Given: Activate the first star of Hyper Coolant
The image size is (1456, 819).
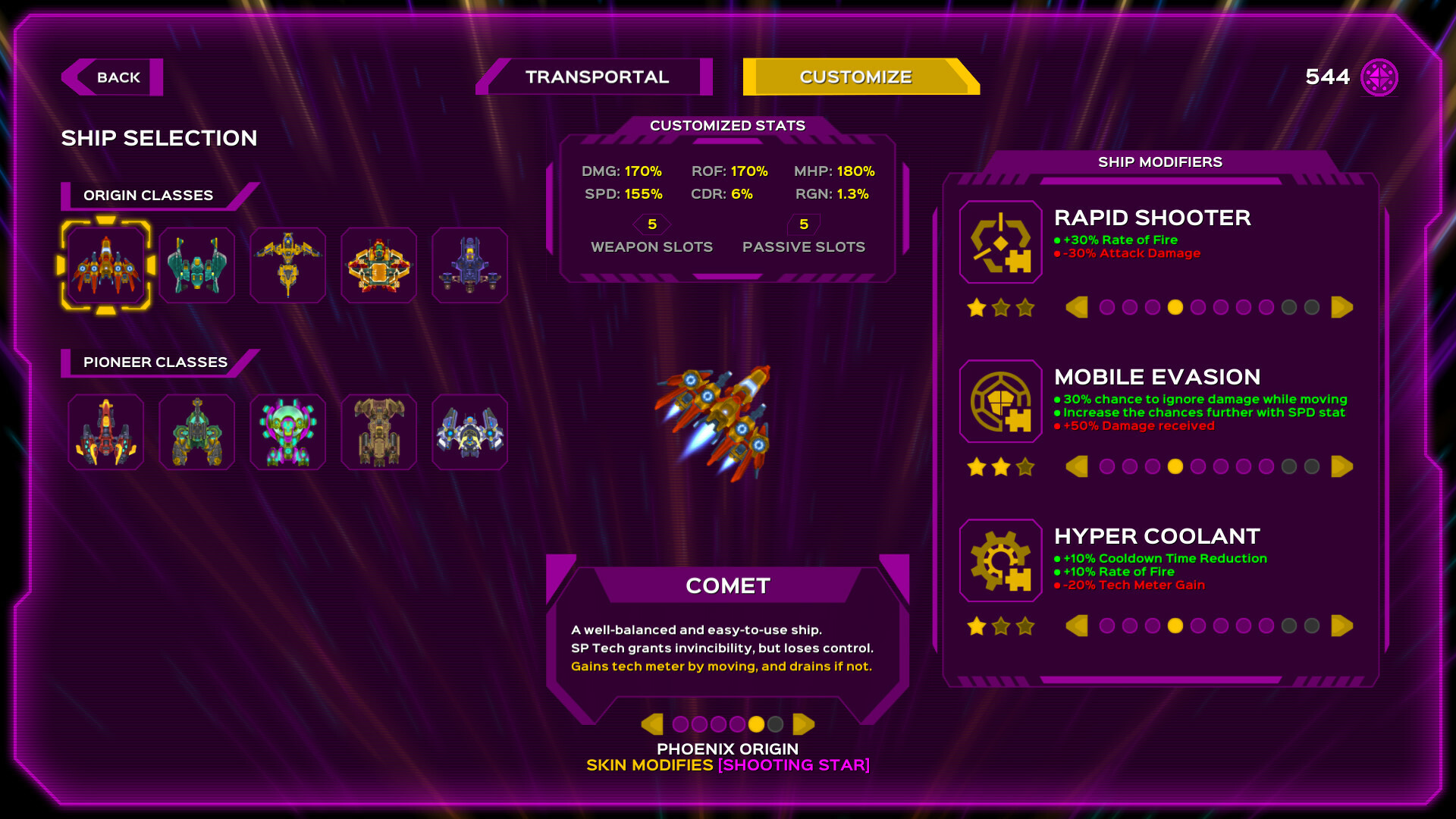Looking at the screenshot, I should (977, 626).
